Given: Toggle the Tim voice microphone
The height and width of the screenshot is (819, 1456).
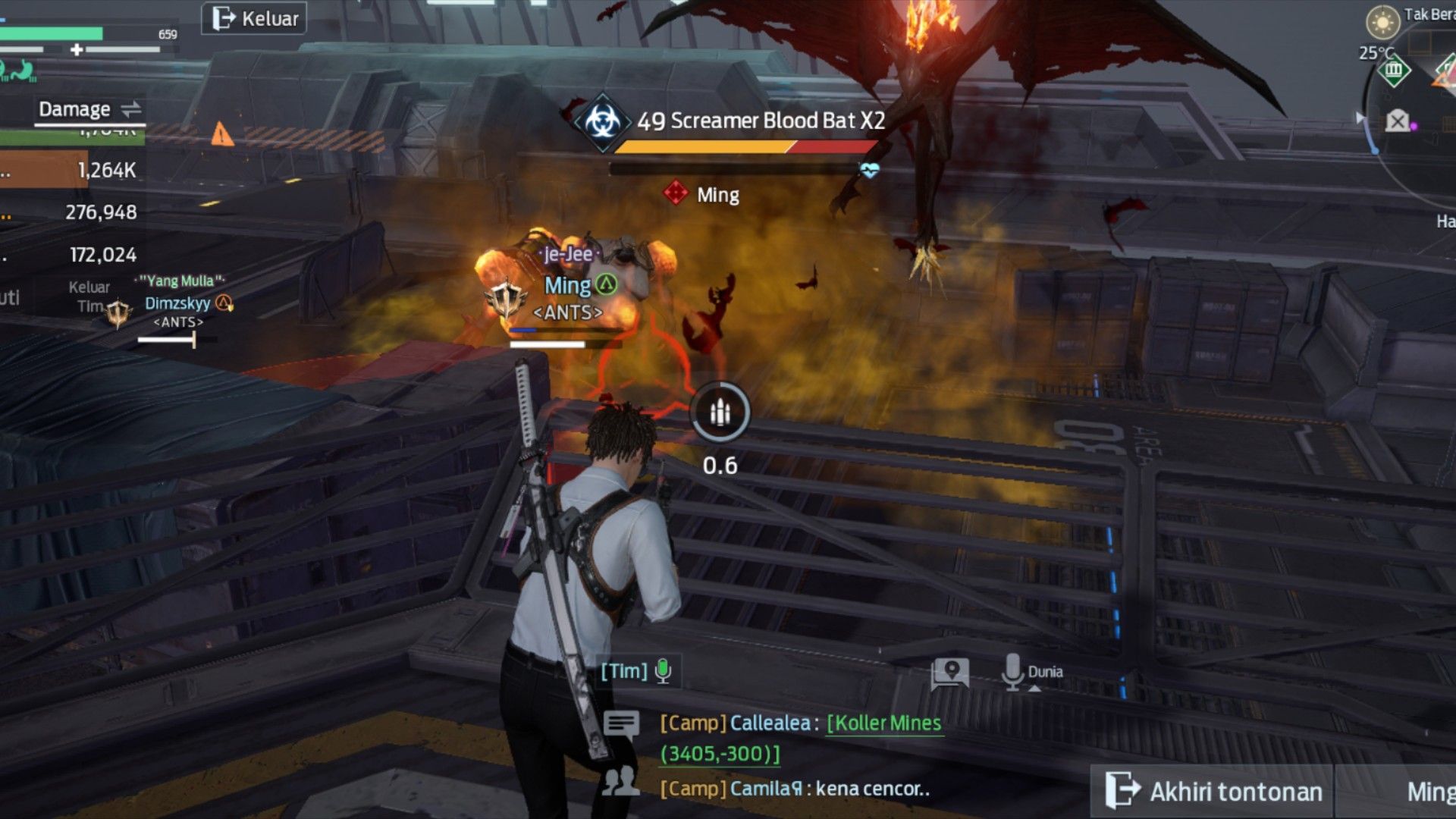Looking at the screenshot, I should tap(663, 670).
